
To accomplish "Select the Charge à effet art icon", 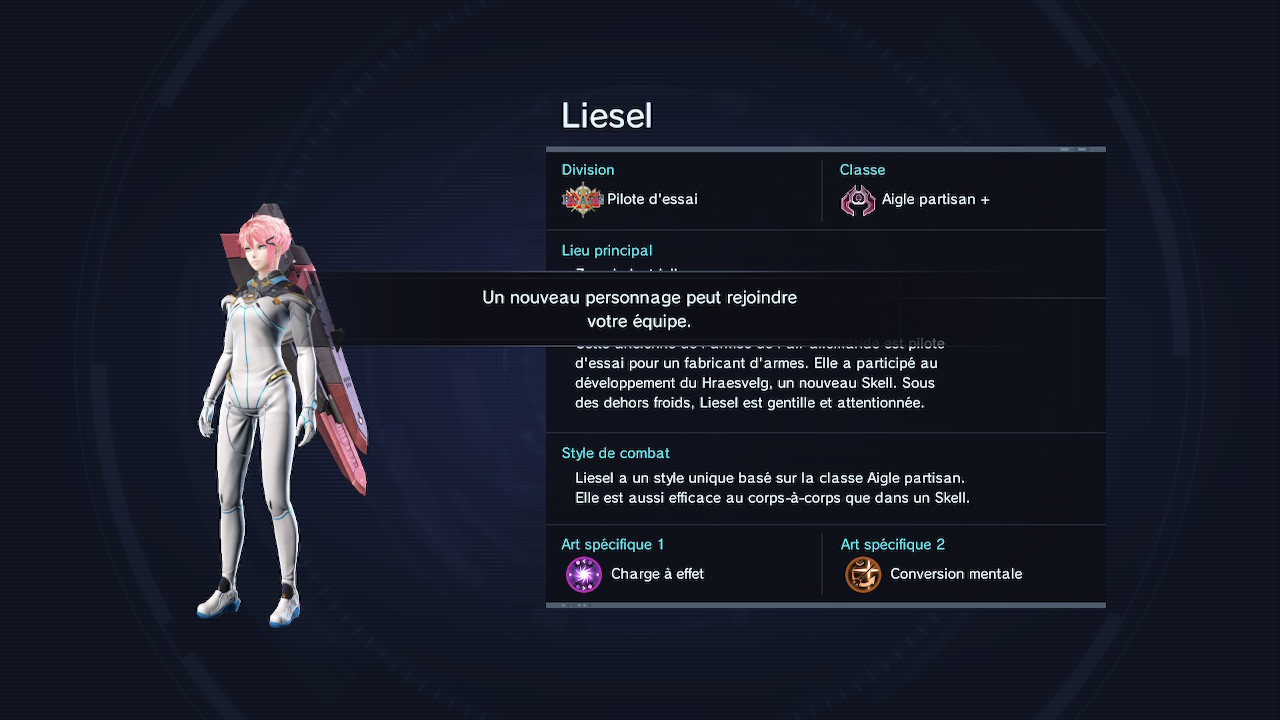I will [x=584, y=575].
